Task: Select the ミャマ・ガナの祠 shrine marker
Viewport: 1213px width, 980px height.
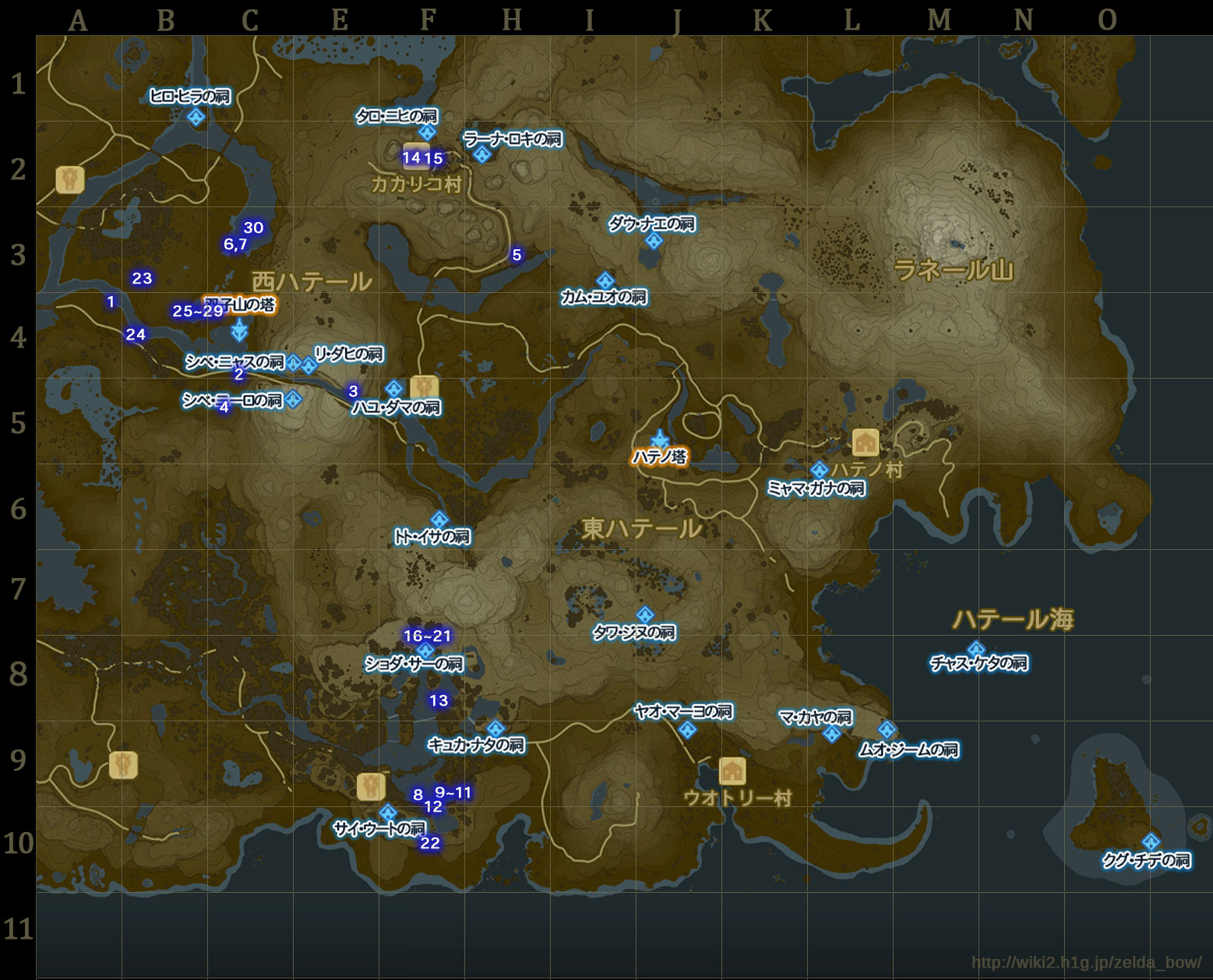Action: (819, 471)
